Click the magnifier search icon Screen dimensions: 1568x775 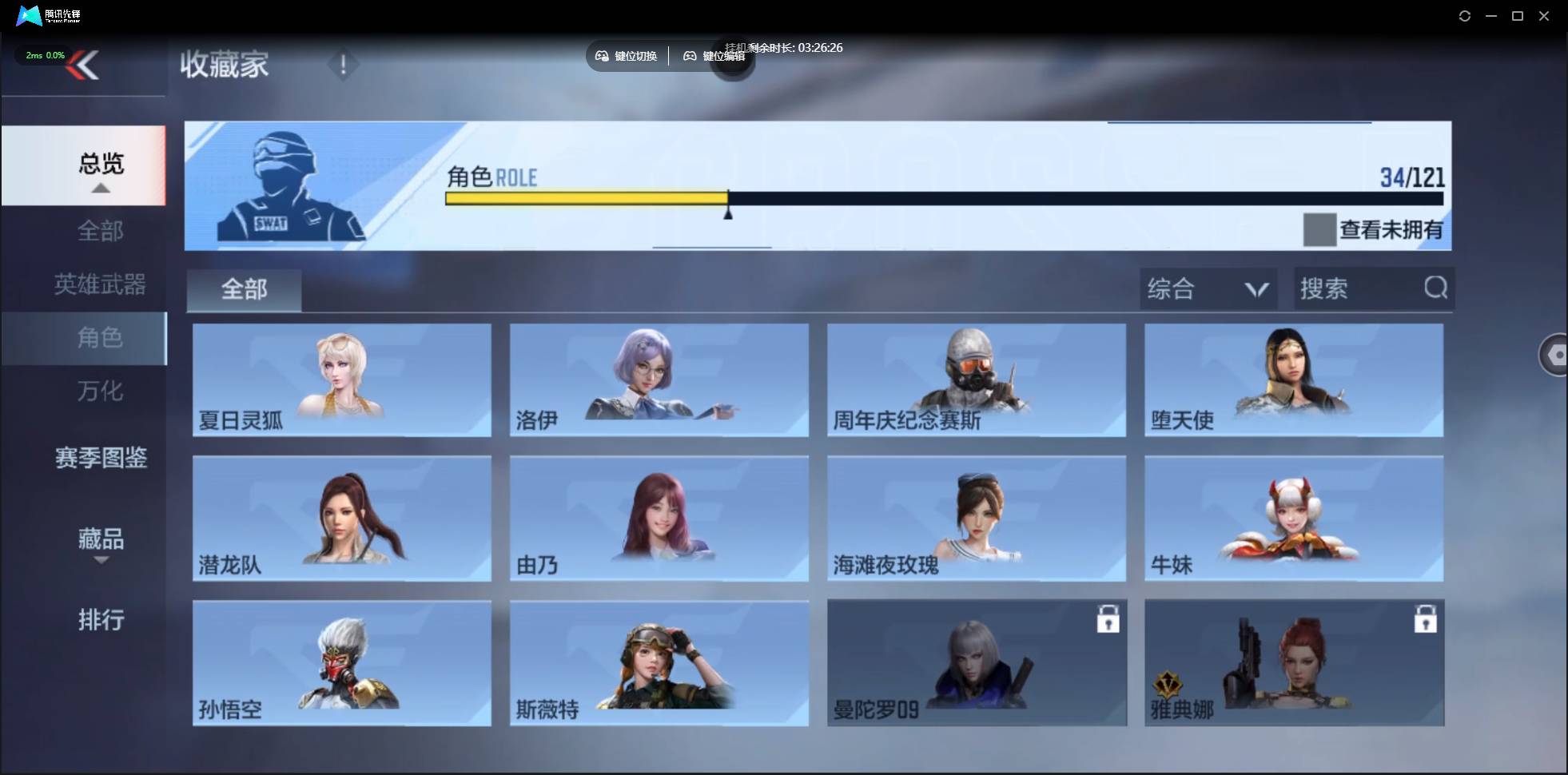(x=1436, y=288)
